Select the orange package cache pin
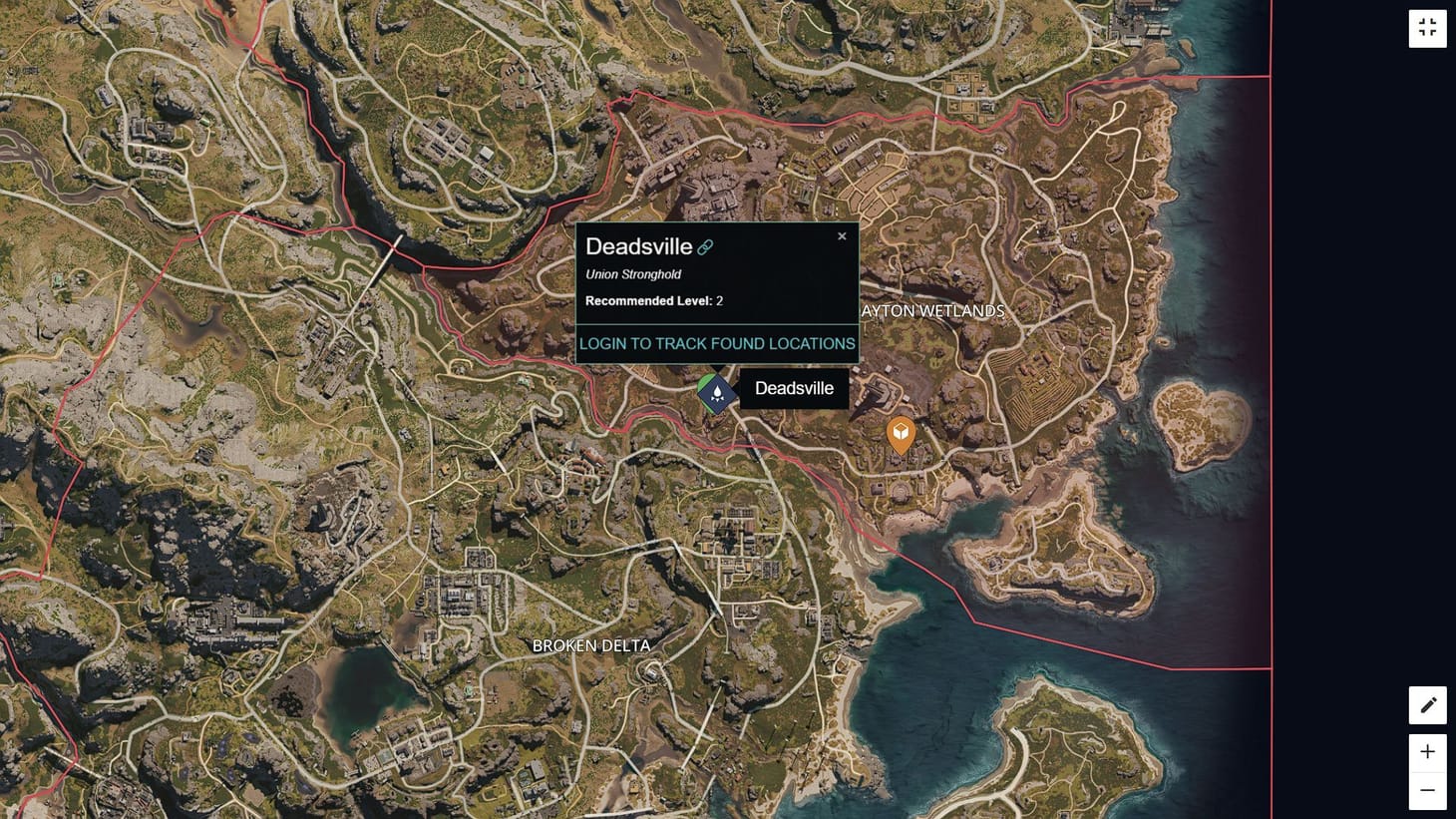The height and width of the screenshot is (819, 1456). click(901, 433)
